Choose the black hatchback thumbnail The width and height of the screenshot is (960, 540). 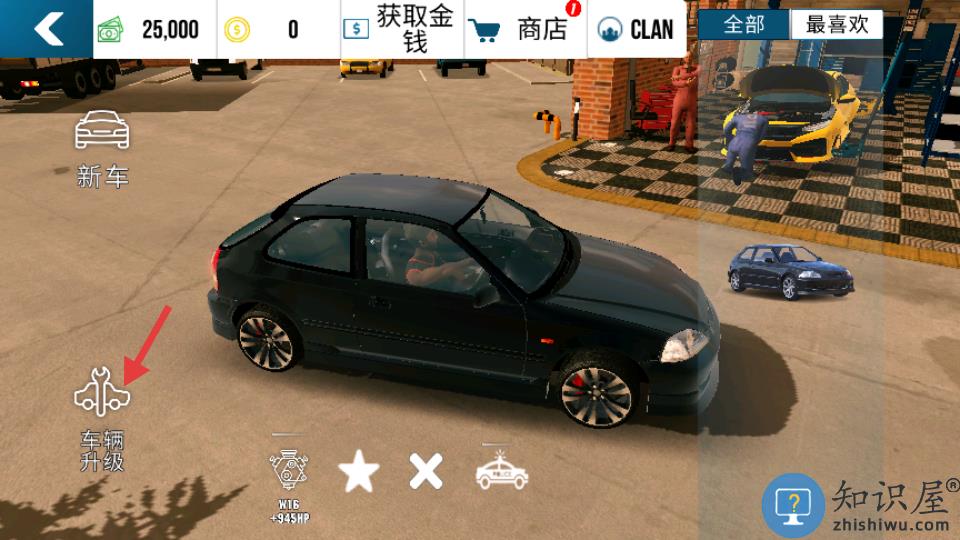790,270
